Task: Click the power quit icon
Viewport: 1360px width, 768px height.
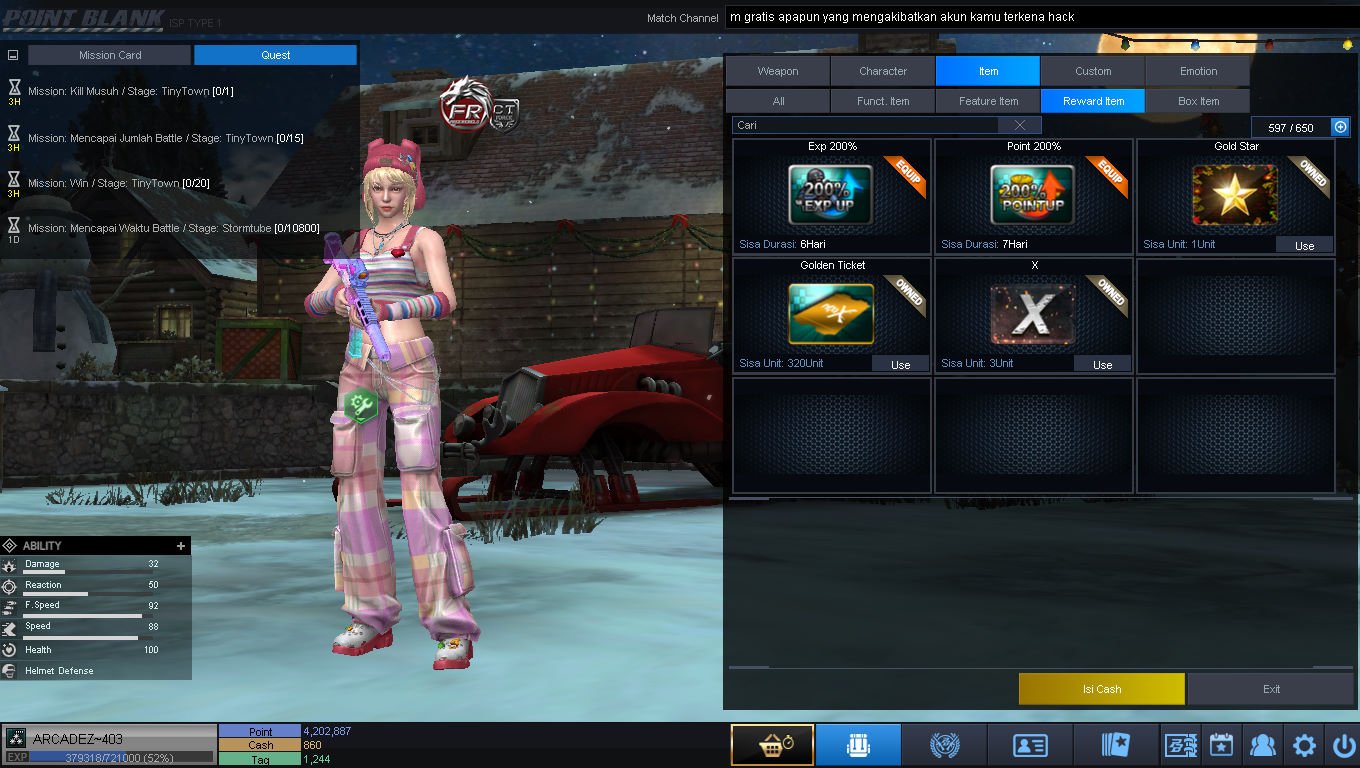Action: [1343, 746]
